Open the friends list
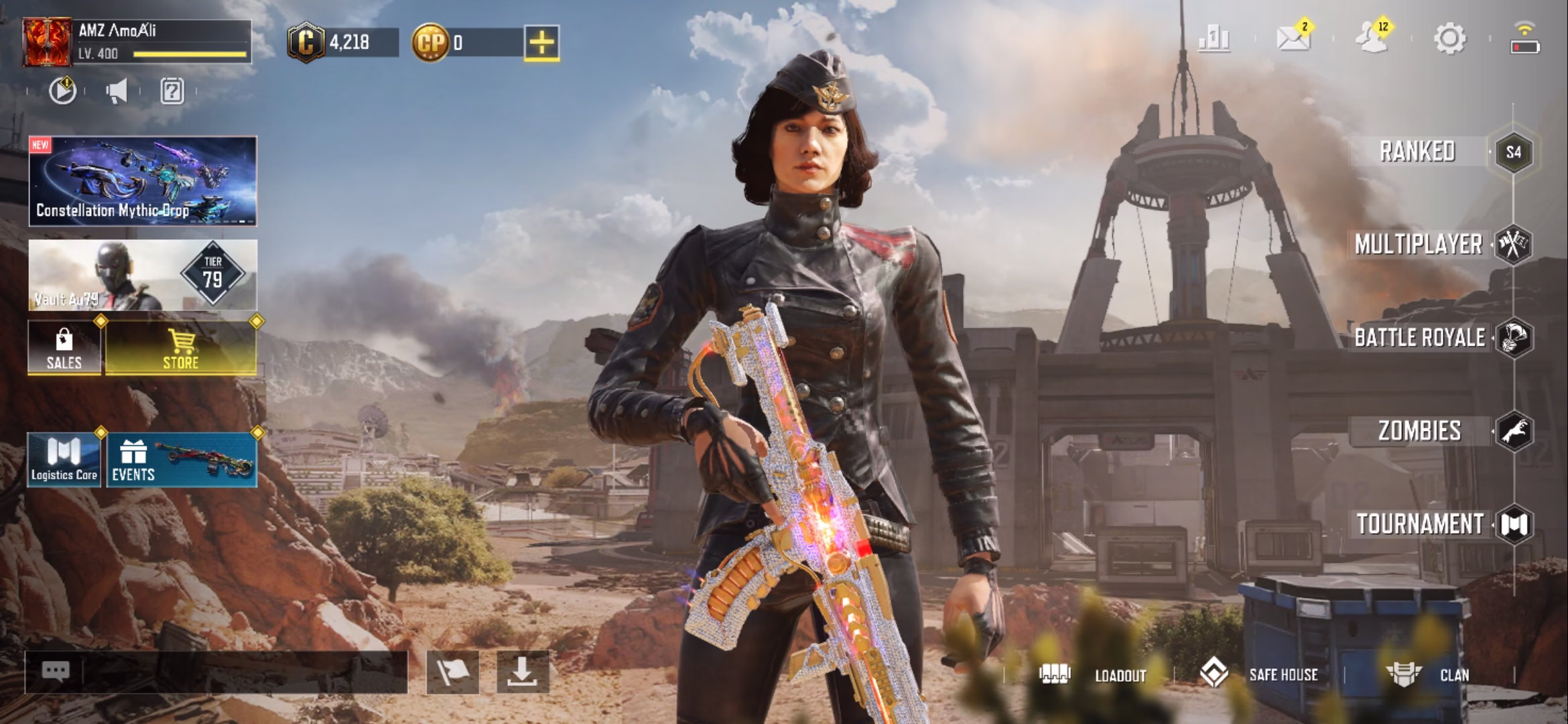The width and height of the screenshot is (1568, 724). point(1372,38)
